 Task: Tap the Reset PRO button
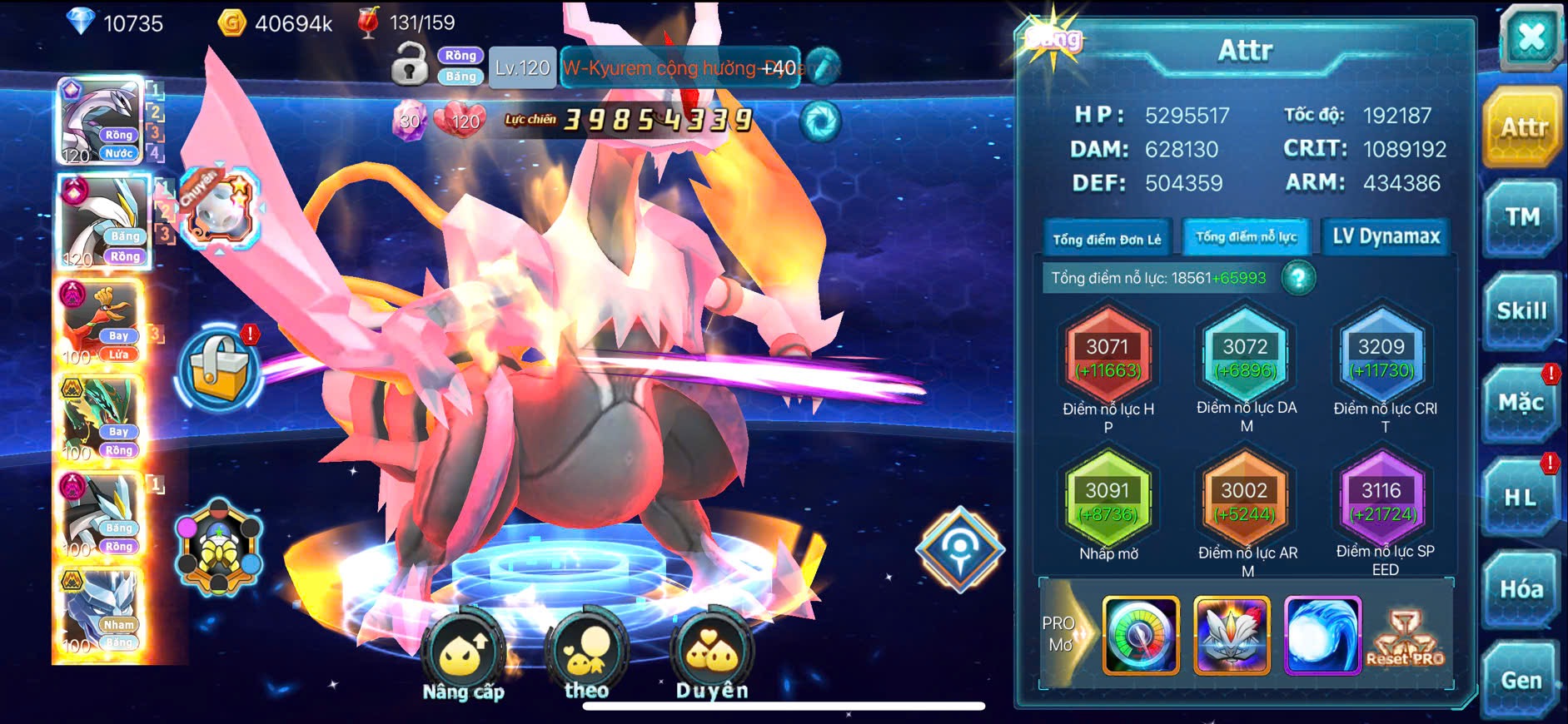tap(1406, 637)
